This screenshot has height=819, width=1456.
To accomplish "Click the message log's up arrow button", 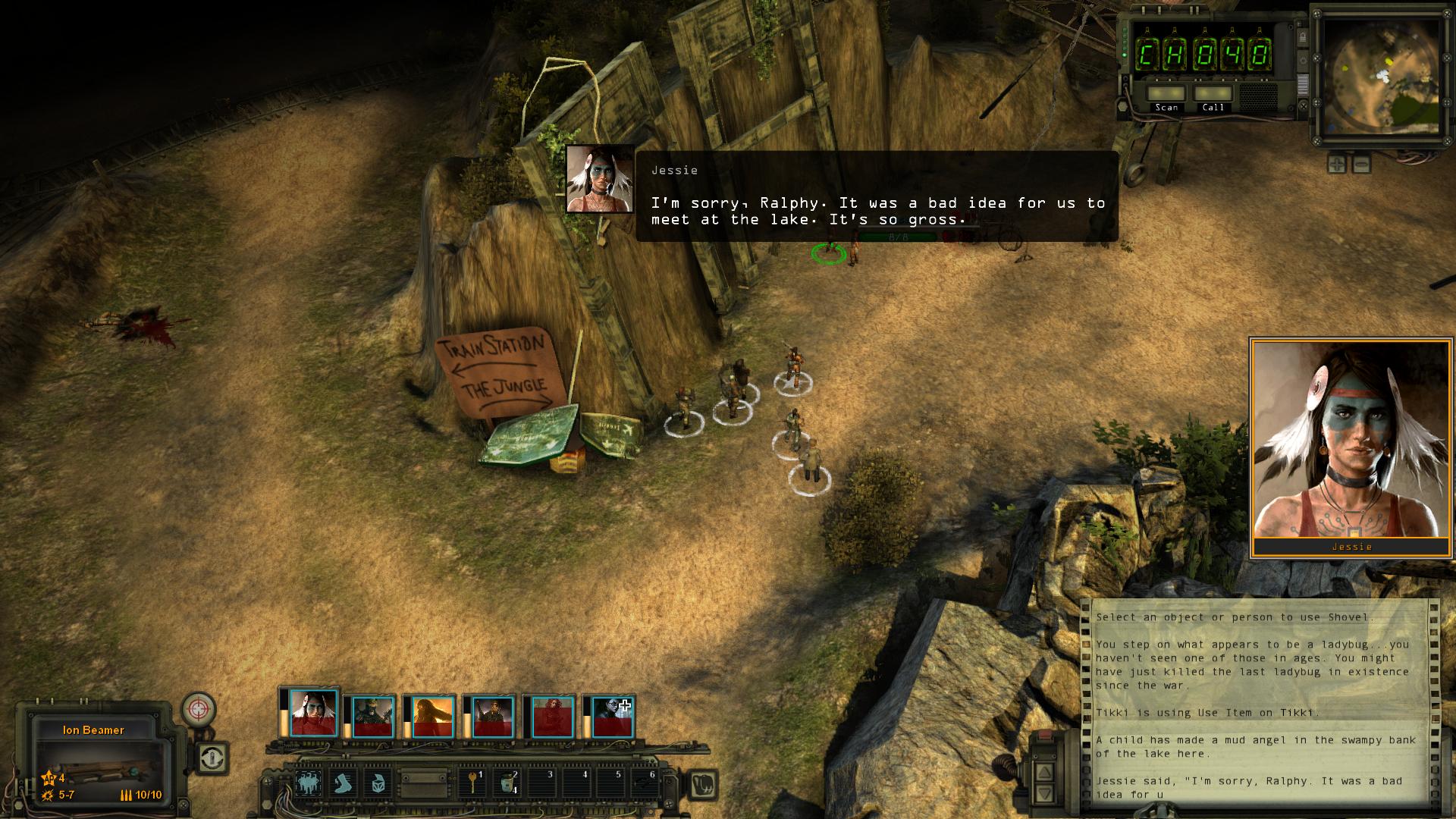I will (1044, 773).
